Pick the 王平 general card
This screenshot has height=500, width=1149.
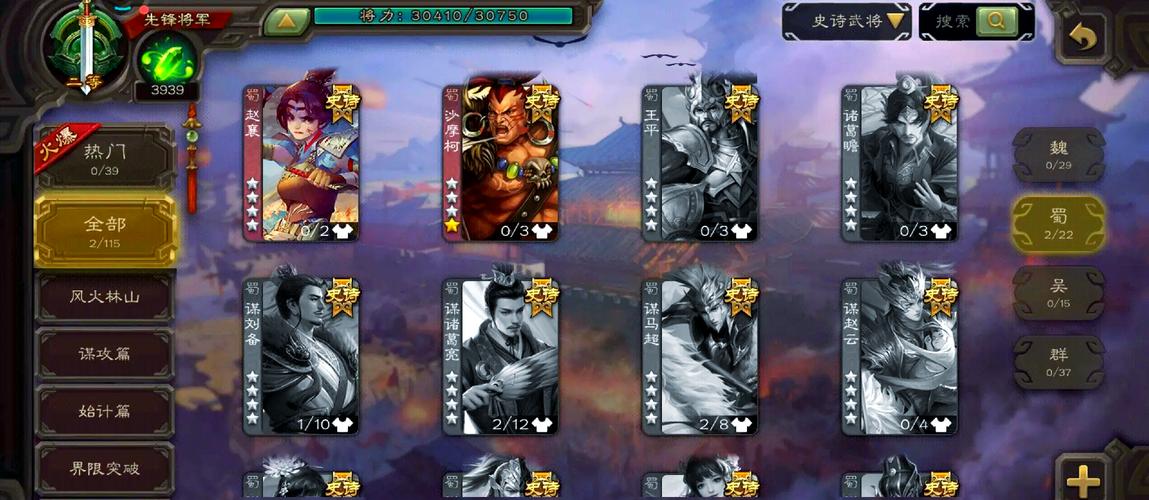(x=700, y=163)
